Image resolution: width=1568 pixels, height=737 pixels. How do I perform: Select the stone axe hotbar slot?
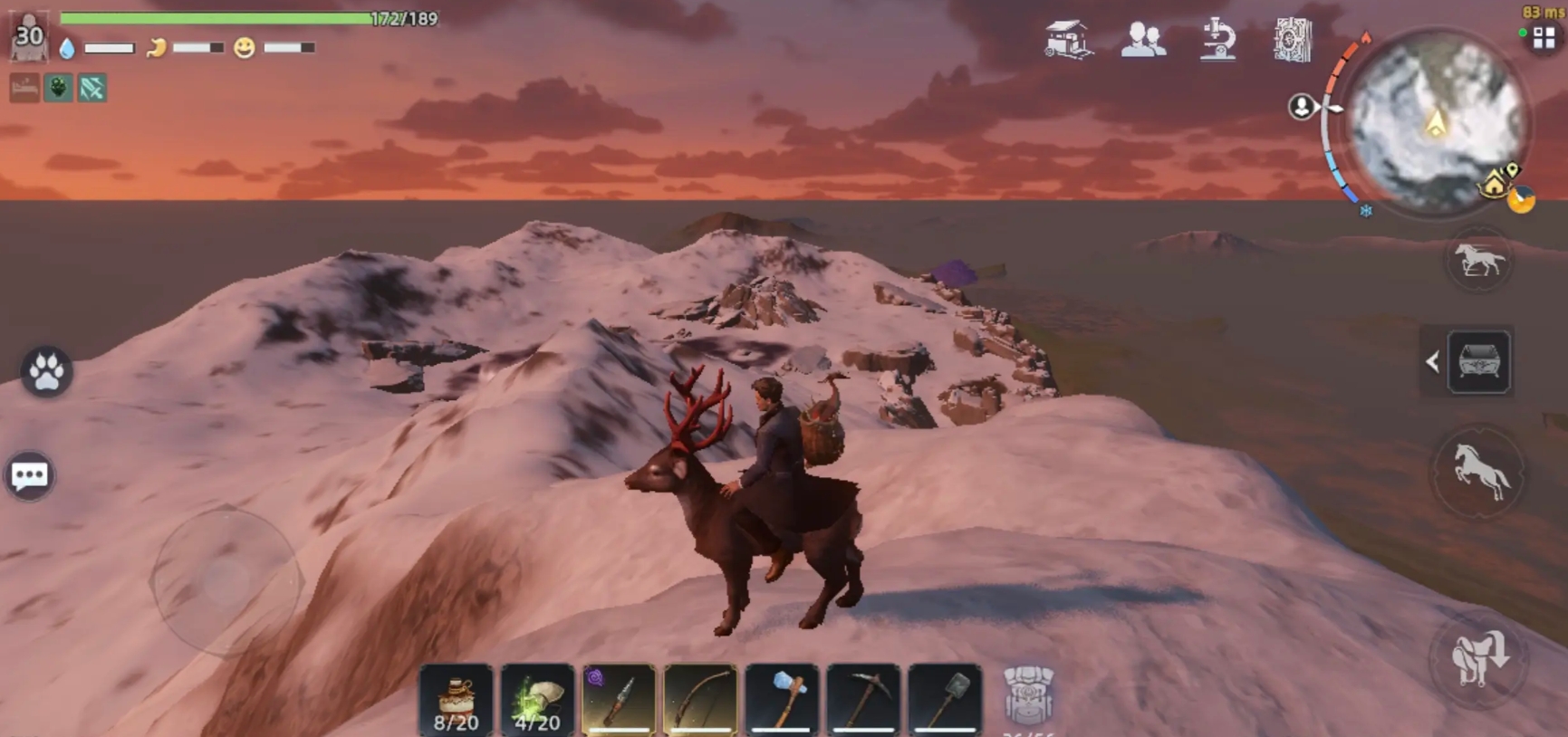click(782, 700)
